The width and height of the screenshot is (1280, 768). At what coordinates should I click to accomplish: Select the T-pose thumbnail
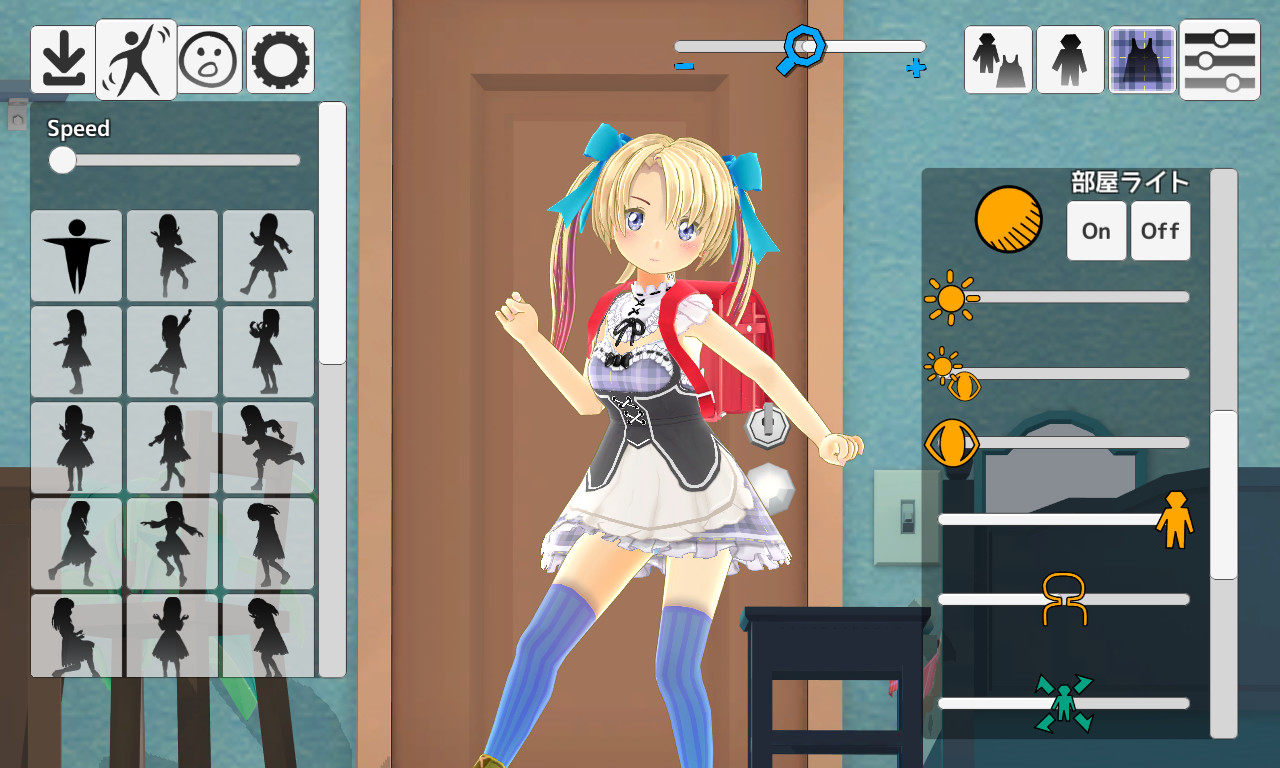76,255
